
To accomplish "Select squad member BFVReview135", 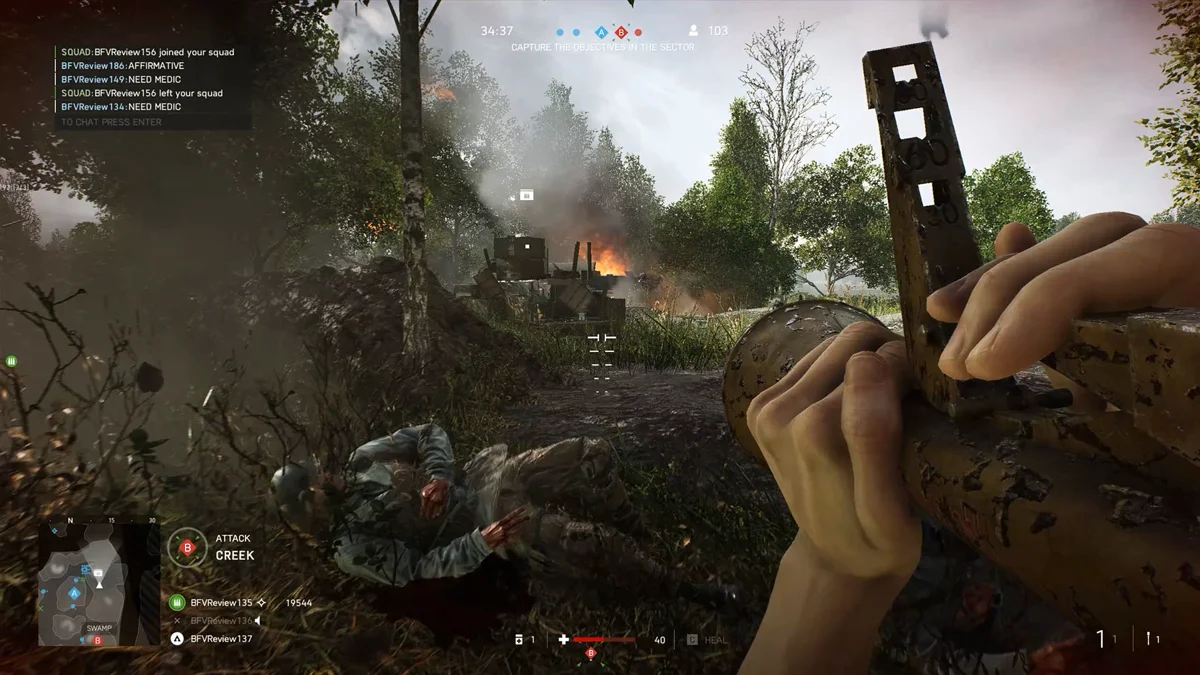I will point(221,603).
